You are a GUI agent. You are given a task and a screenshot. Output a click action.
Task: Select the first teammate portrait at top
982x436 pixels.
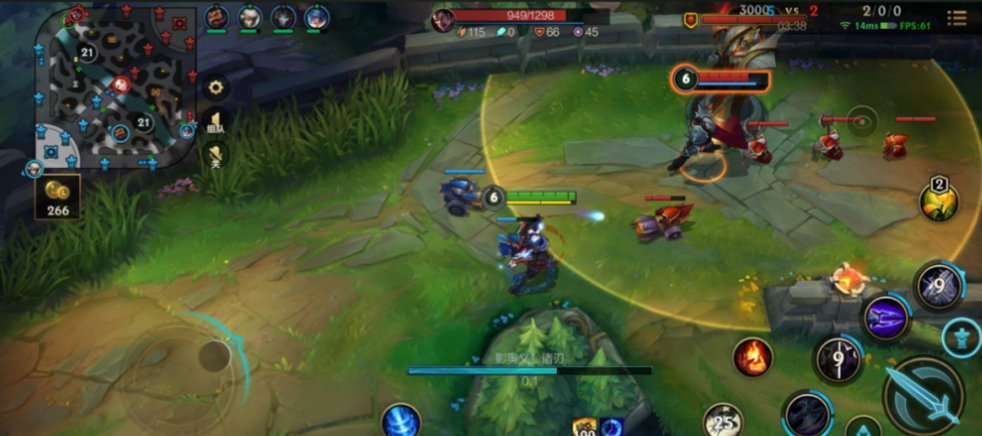coord(217,17)
